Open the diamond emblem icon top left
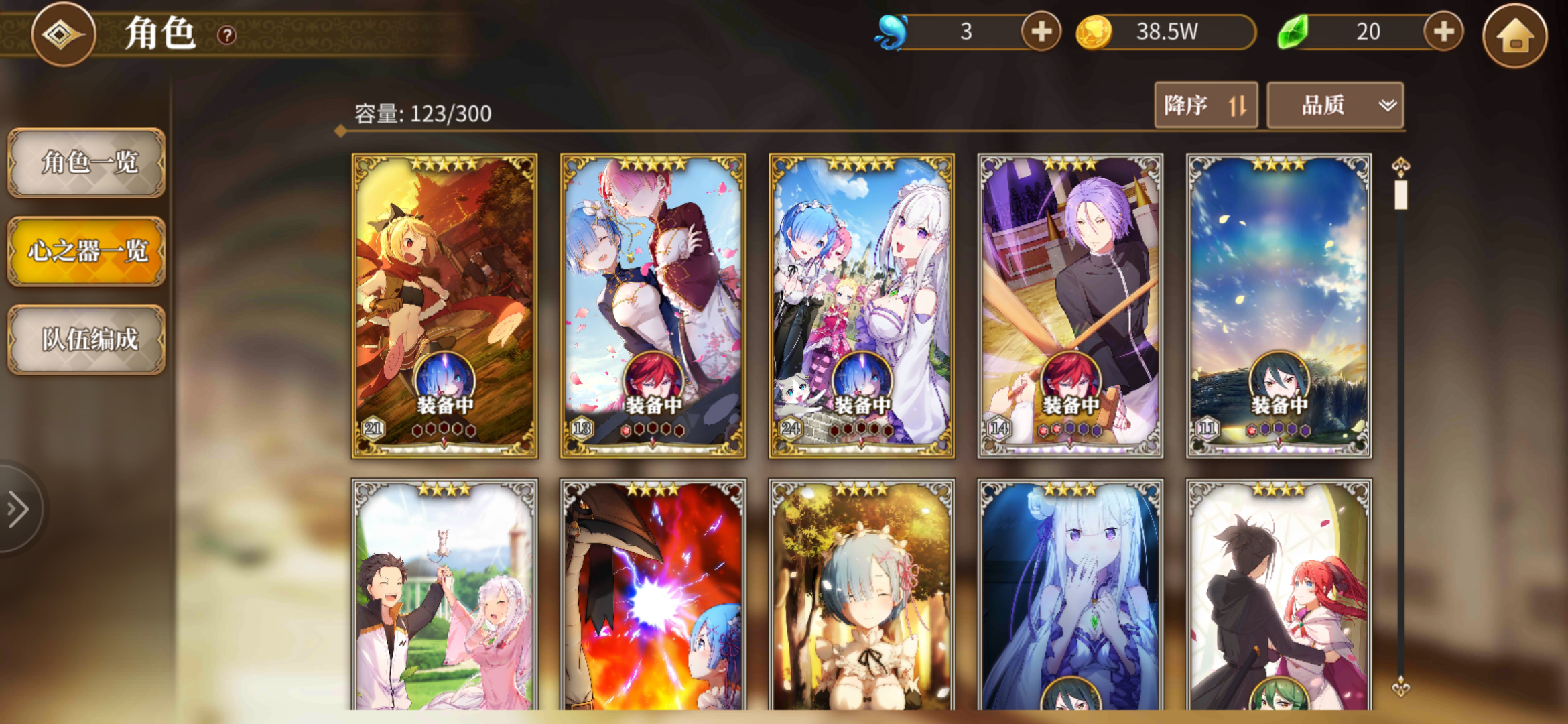Image resolution: width=1568 pixels, height=724 pixels. click(x=64, y=35)
